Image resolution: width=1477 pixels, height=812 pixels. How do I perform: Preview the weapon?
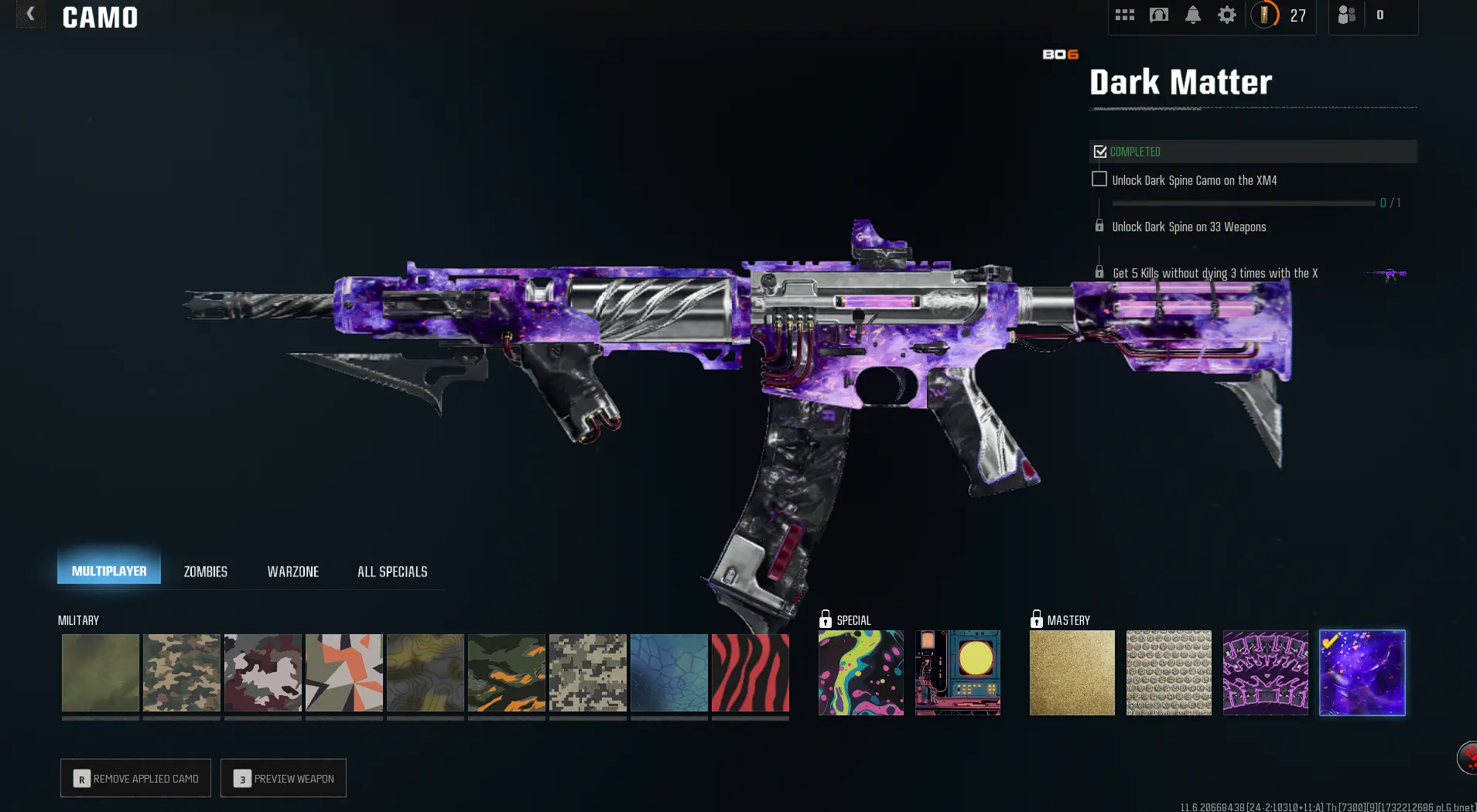(283, 778)
